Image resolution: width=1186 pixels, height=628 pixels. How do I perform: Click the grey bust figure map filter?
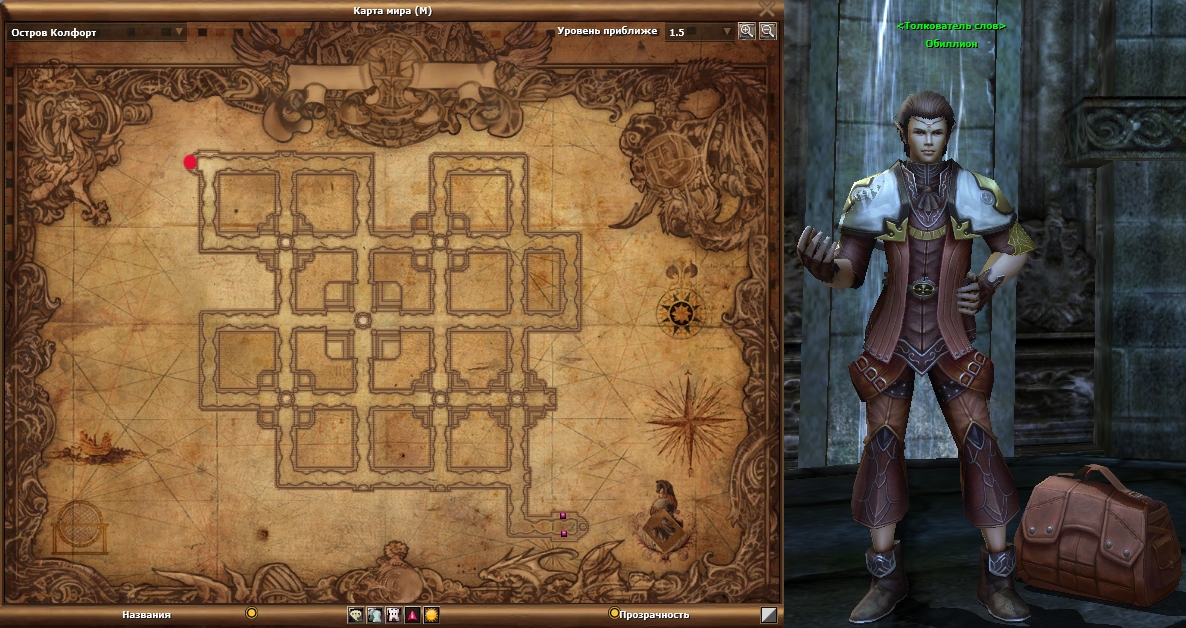click(374, 615)
